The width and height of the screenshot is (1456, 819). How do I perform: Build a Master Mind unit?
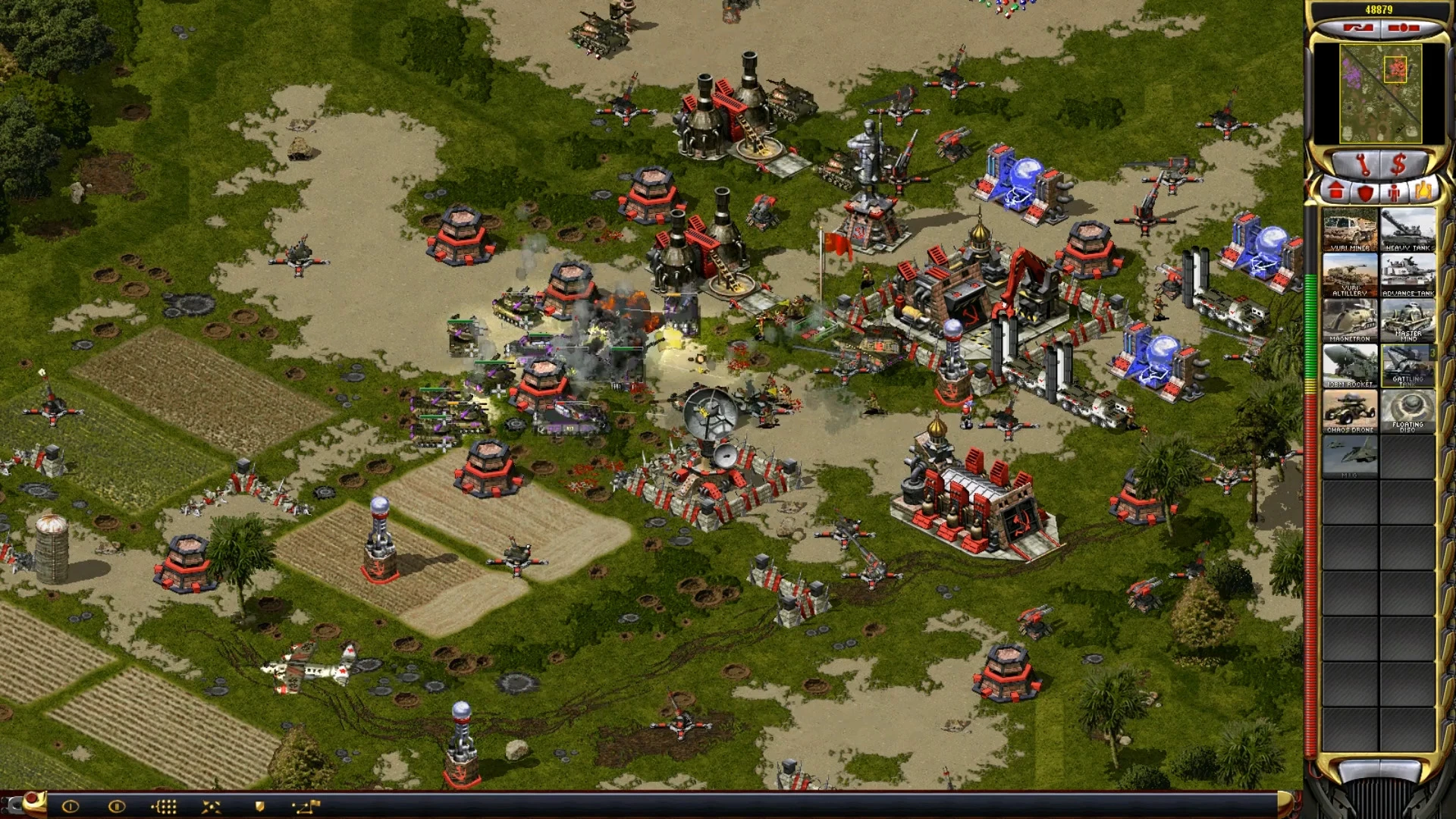pyautogui.click(x=1408, y=320)
